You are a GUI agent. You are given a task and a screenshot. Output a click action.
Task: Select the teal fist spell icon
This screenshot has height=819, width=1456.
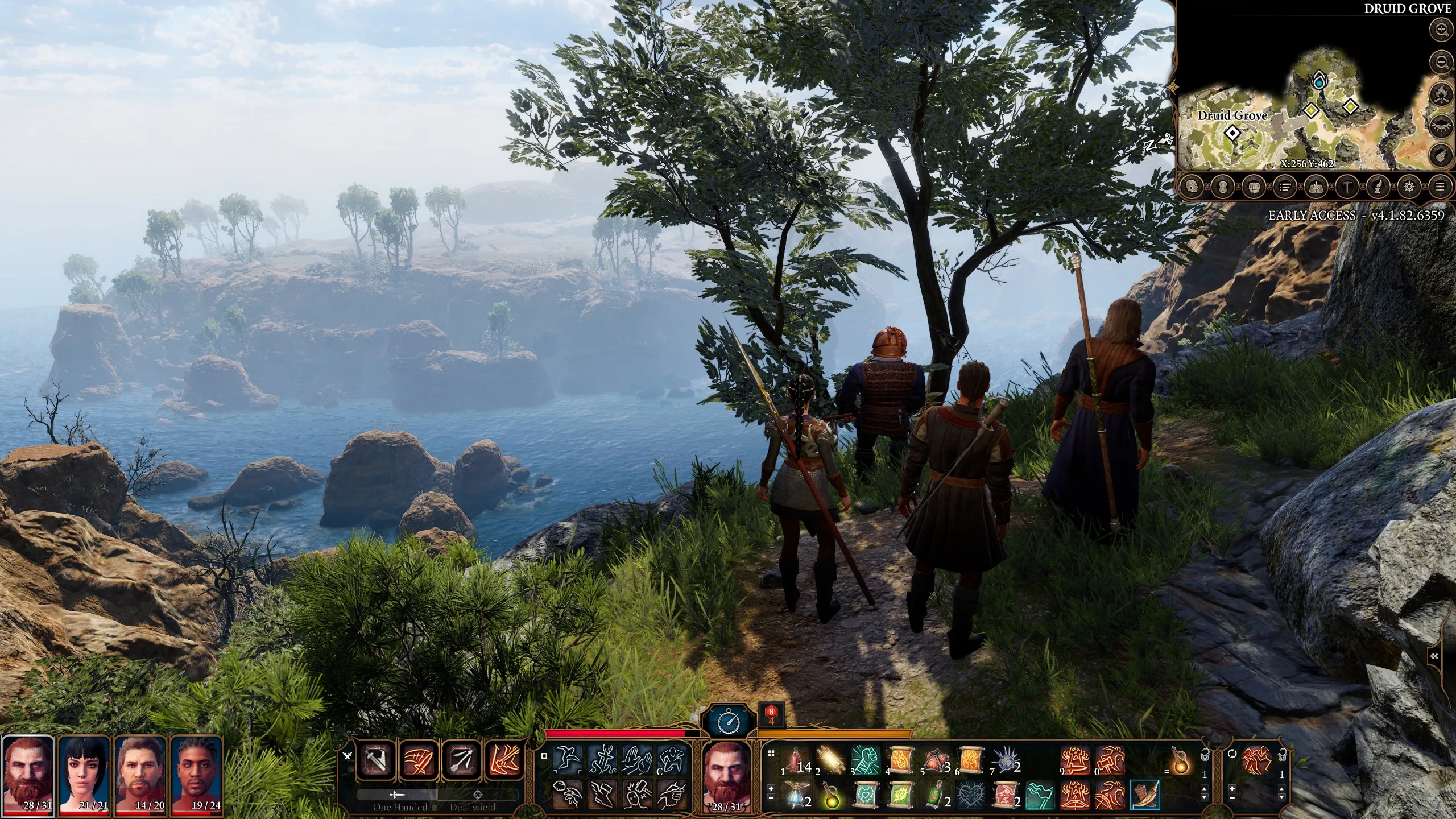(x=866, y=760)
